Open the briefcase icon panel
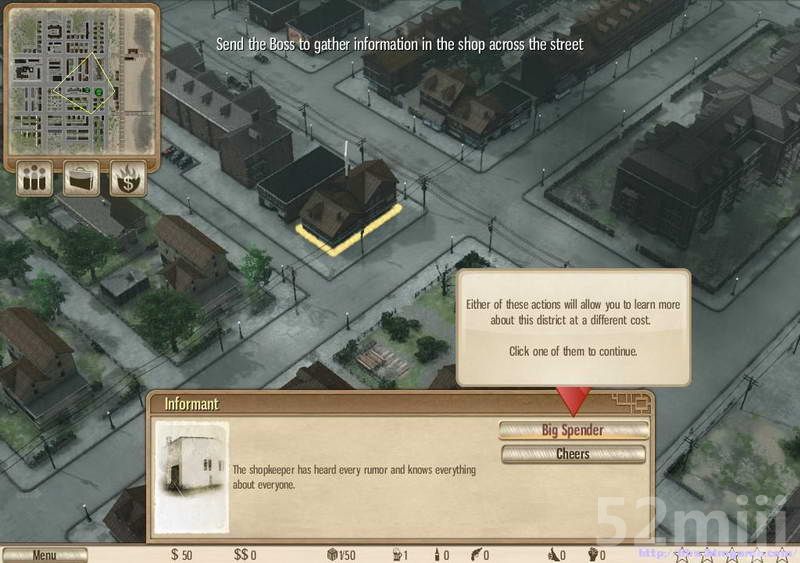Viewport: 800px width, 563px height. 82,181
